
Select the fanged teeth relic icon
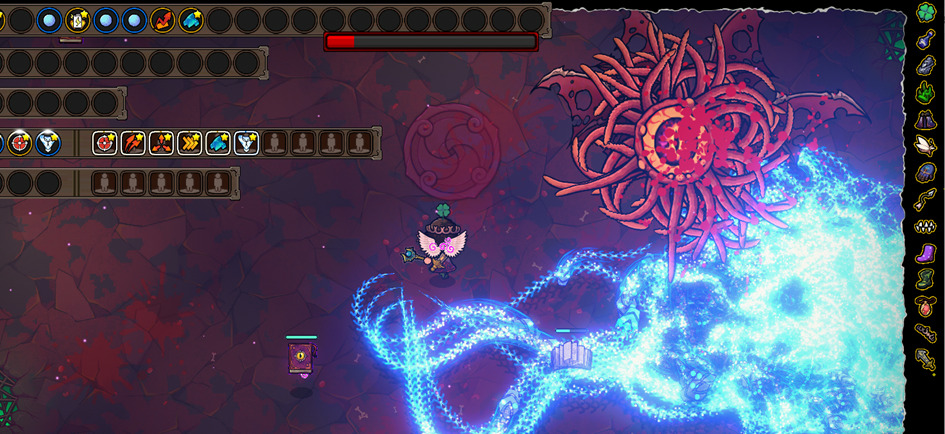pyautogui.click(x=926, y=227)
